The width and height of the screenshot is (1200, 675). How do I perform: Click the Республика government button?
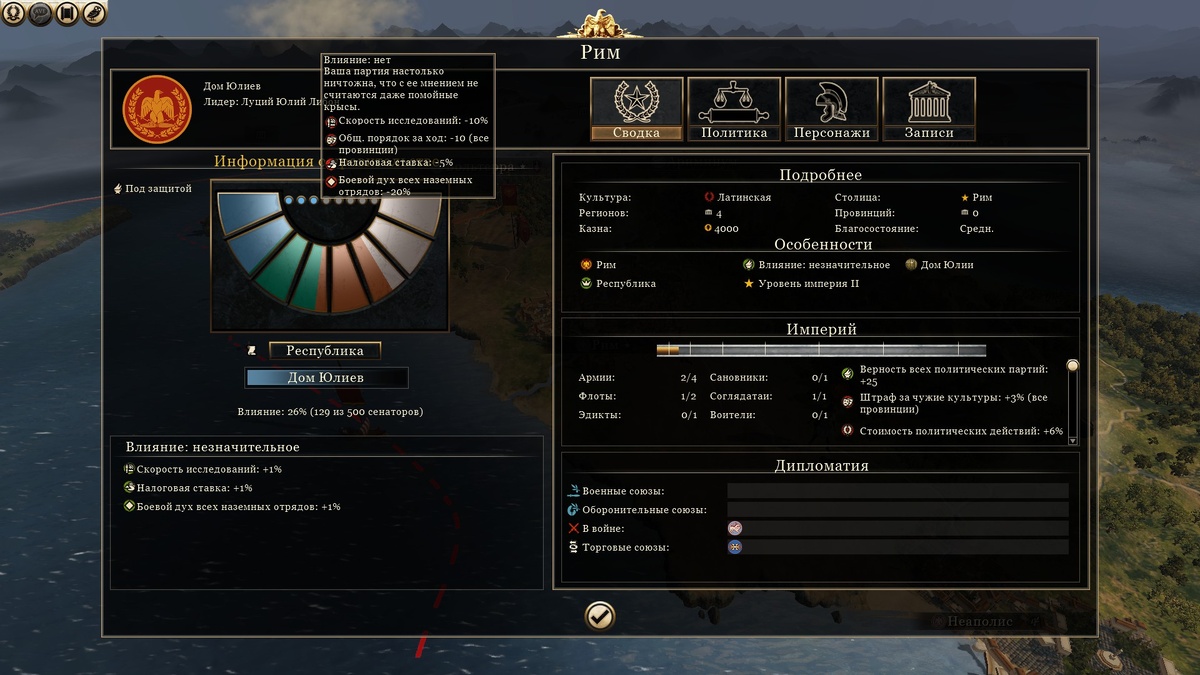point(324,351)
